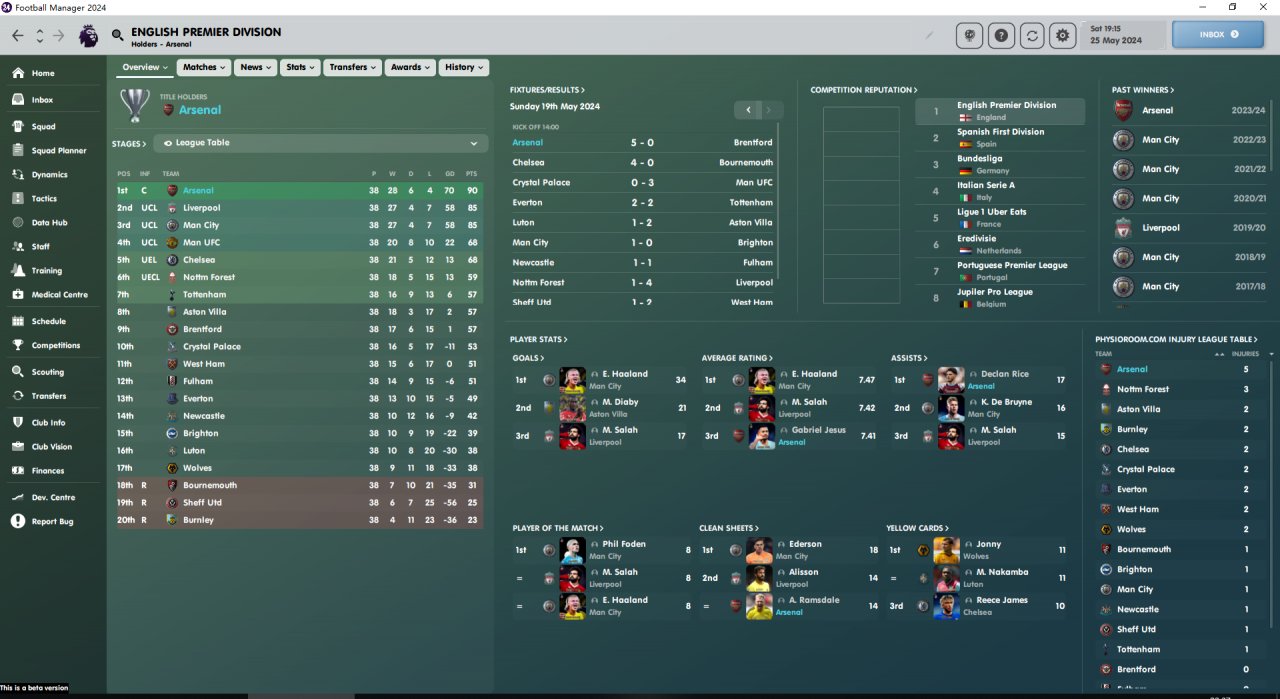View E. Haaland in the goals list
Image resolution: width=1280 pixels, height=699 pixels.
625,374
